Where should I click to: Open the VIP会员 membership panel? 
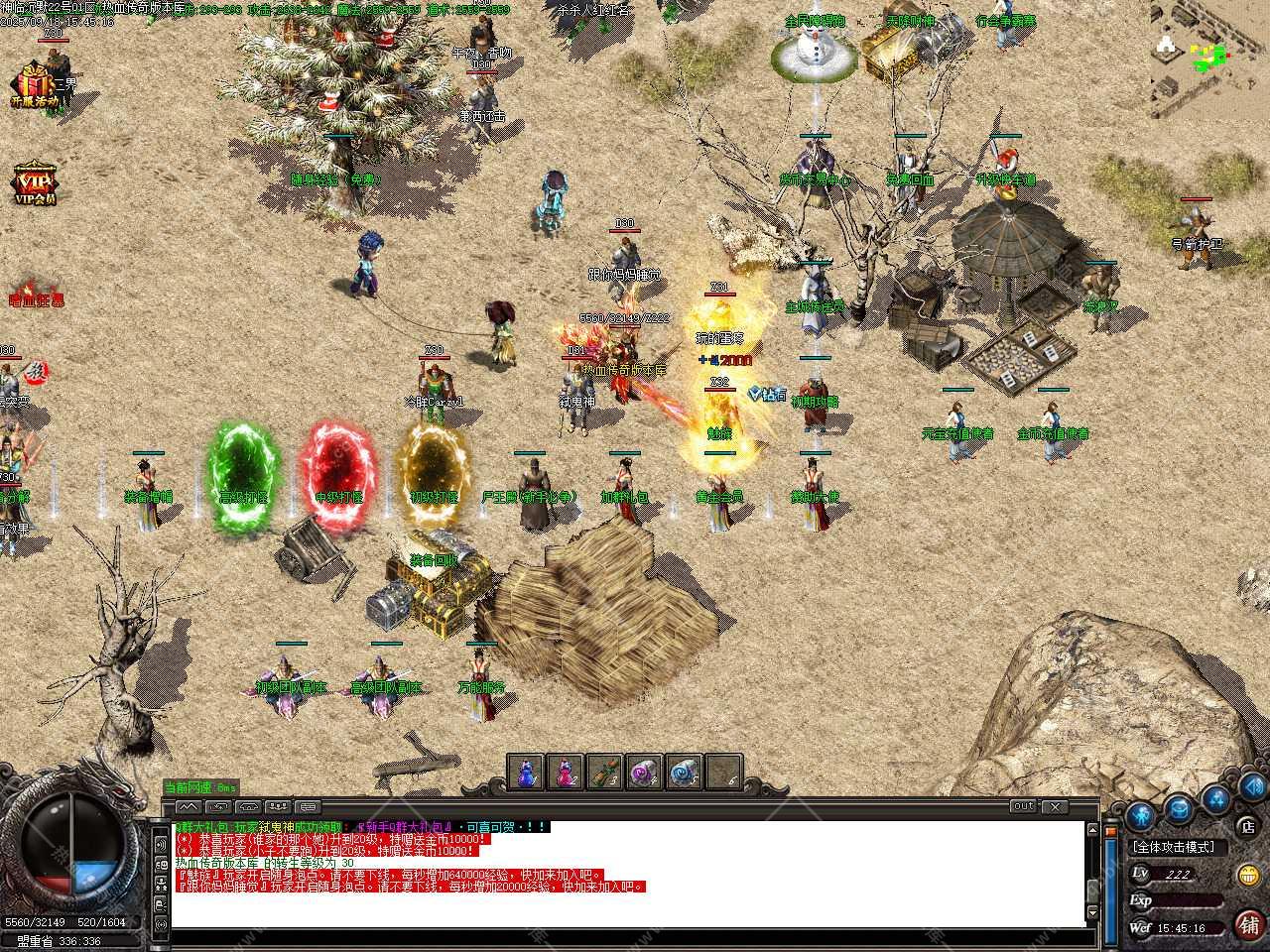(34, 181)
